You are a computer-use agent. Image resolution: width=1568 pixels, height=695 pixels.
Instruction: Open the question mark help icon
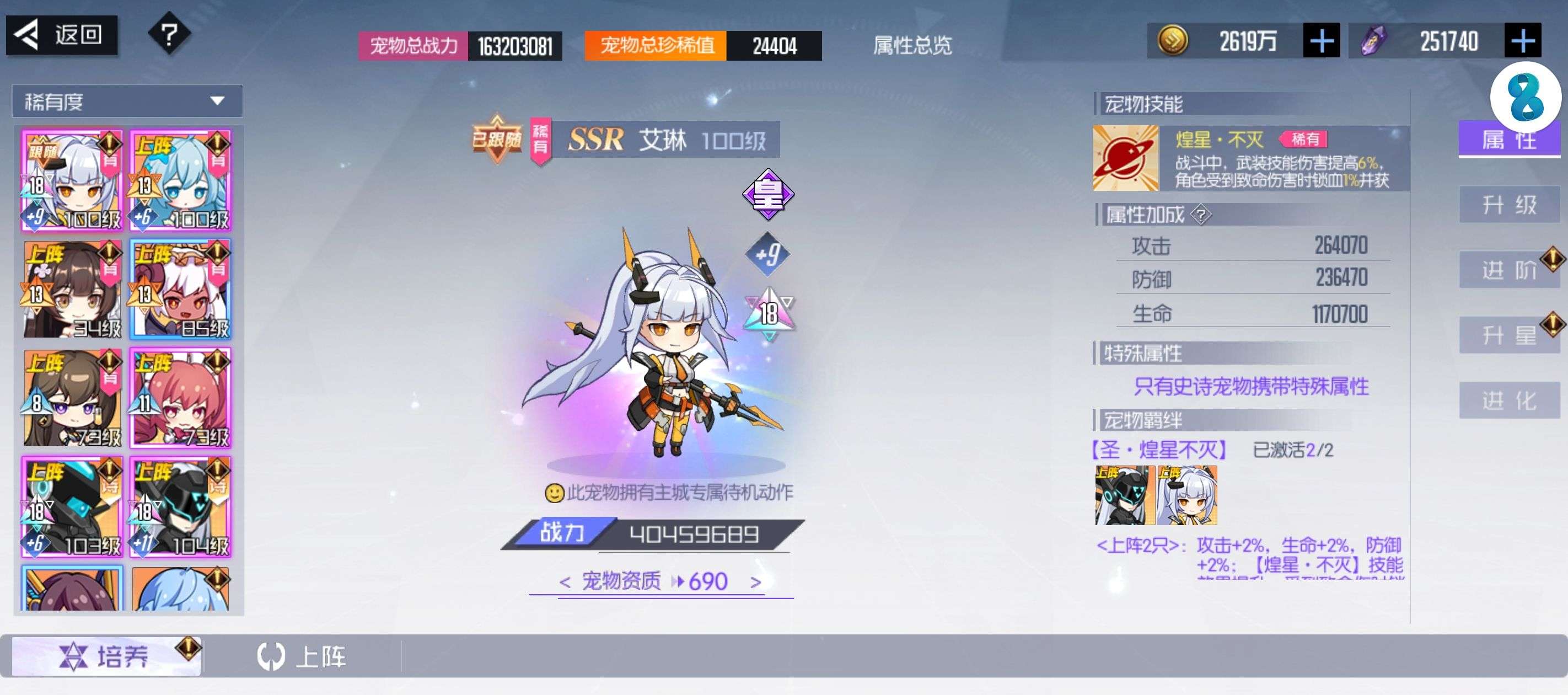[x=169, y=34]
